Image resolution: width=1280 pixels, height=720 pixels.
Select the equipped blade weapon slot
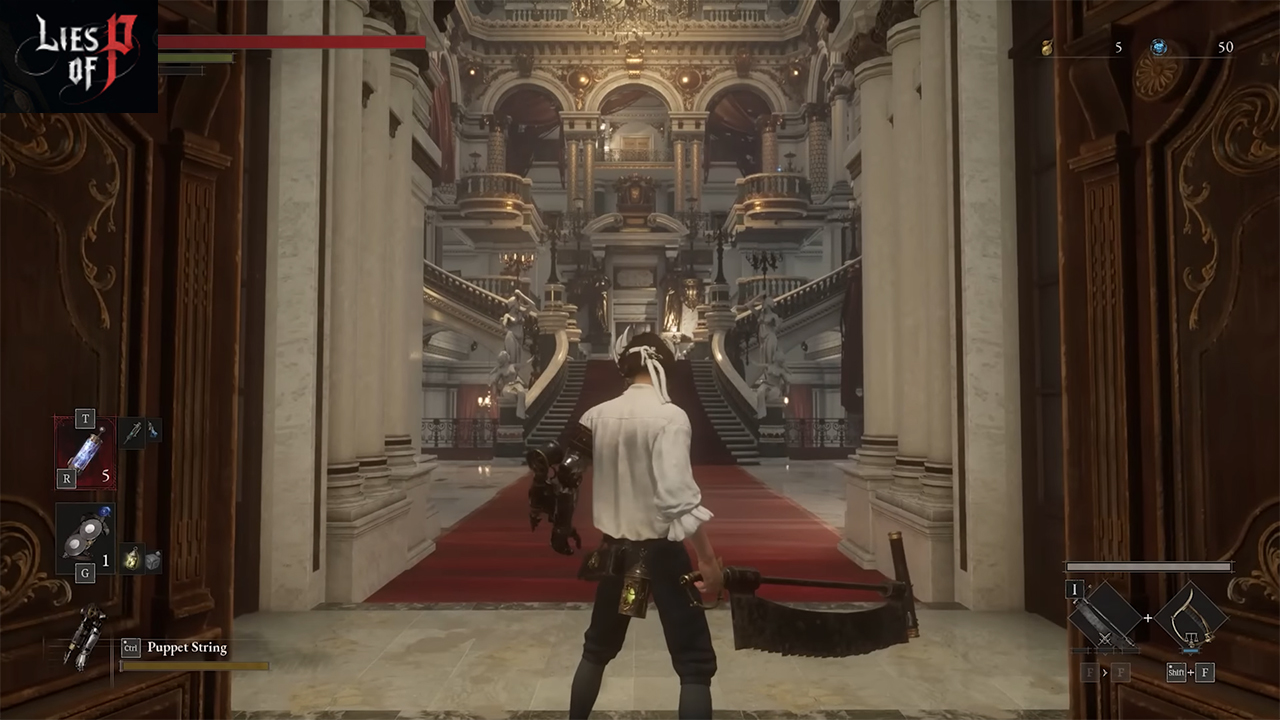(1105, 616)
